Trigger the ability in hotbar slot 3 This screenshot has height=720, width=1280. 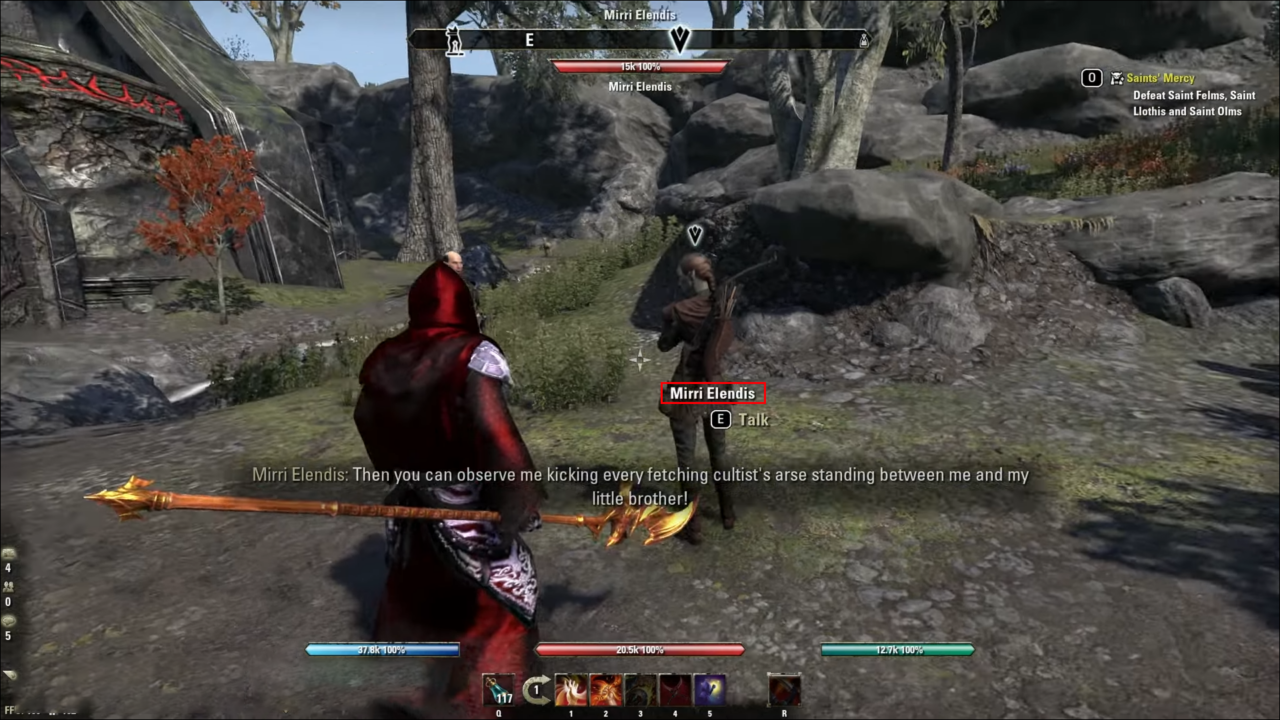point(641,690)
